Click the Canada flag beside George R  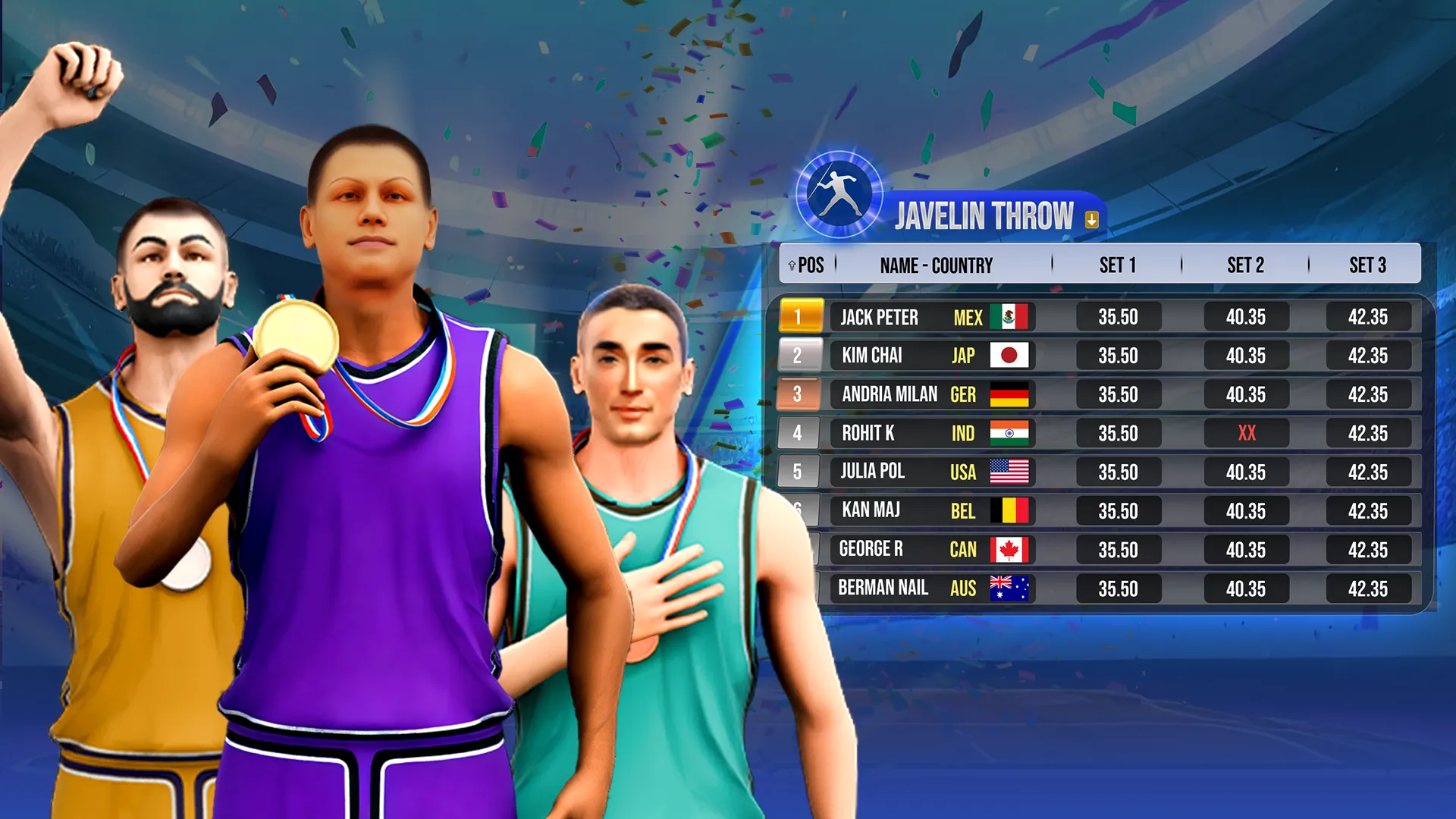pos(1012,550)
